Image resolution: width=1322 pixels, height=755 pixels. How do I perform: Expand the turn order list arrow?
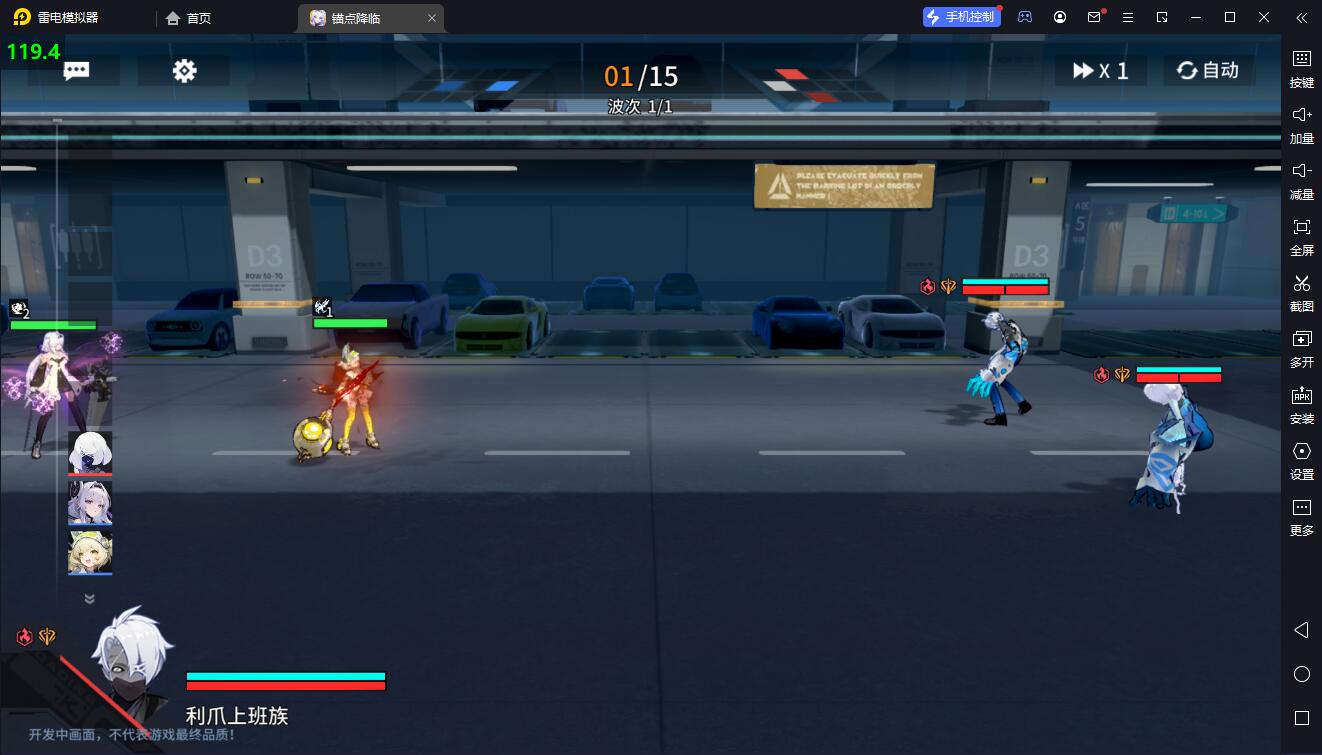(89, 599)
